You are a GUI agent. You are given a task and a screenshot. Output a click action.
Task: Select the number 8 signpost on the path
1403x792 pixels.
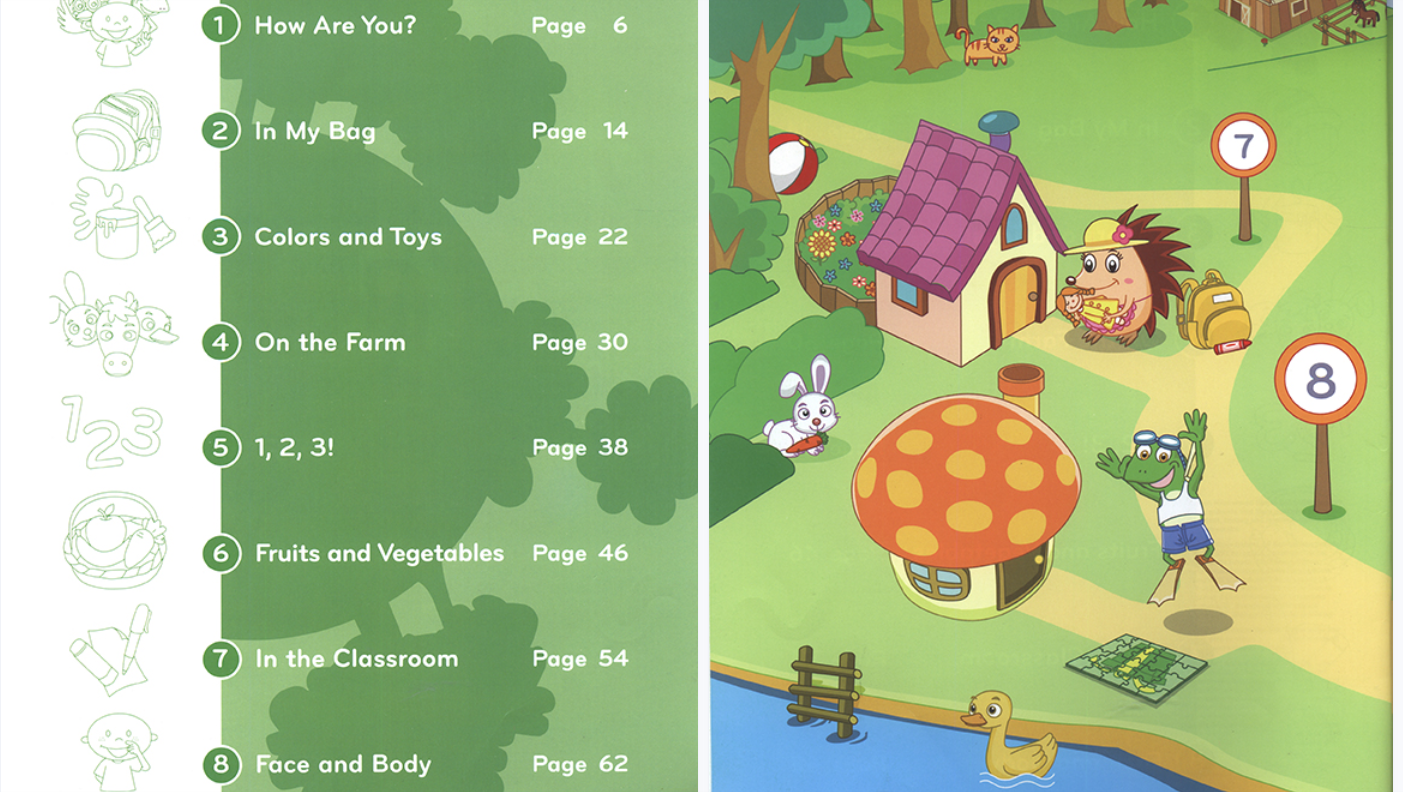click(1320, 380)
